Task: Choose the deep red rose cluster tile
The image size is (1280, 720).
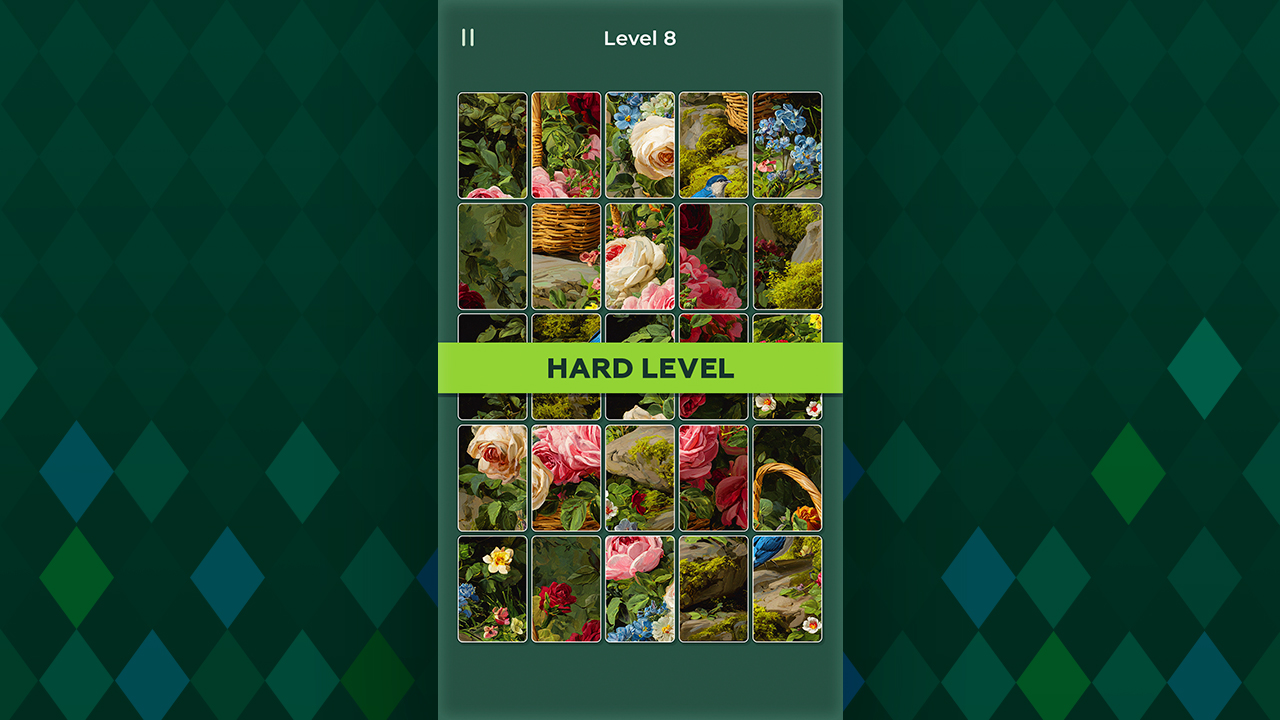Action: click(x=714, y=256)
